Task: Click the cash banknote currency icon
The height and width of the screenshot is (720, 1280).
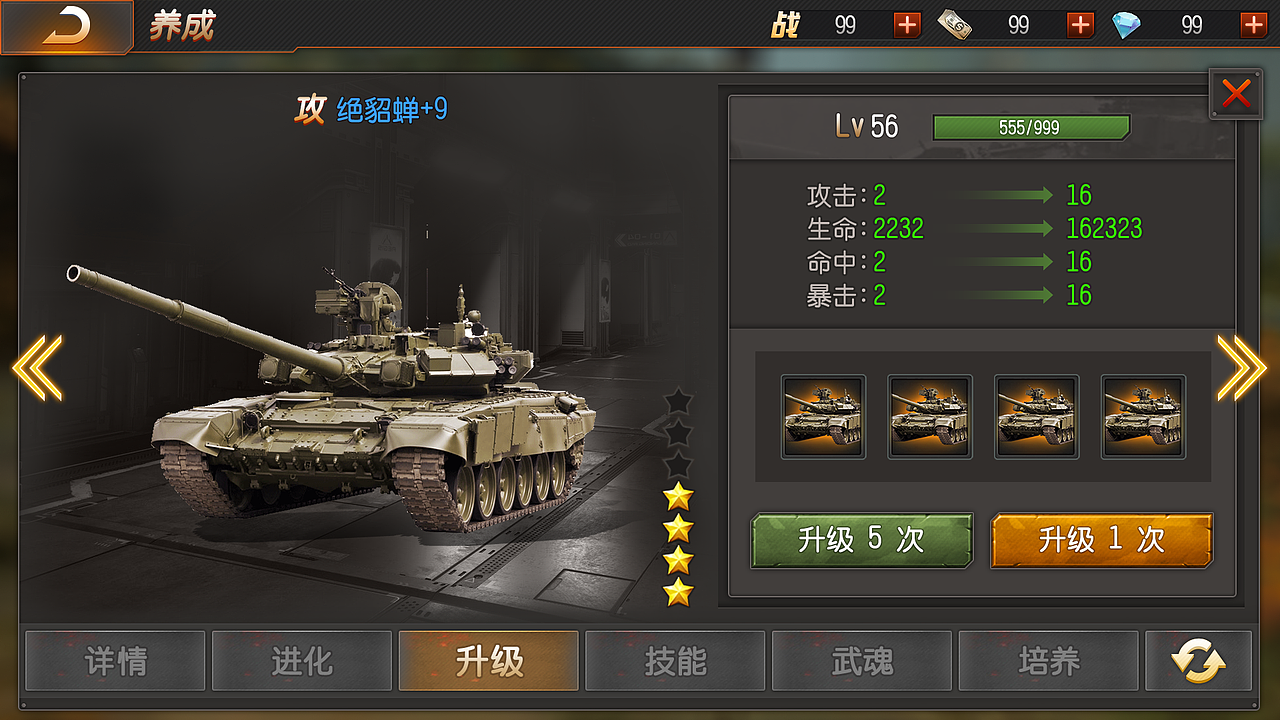Action: pos(953,24)
